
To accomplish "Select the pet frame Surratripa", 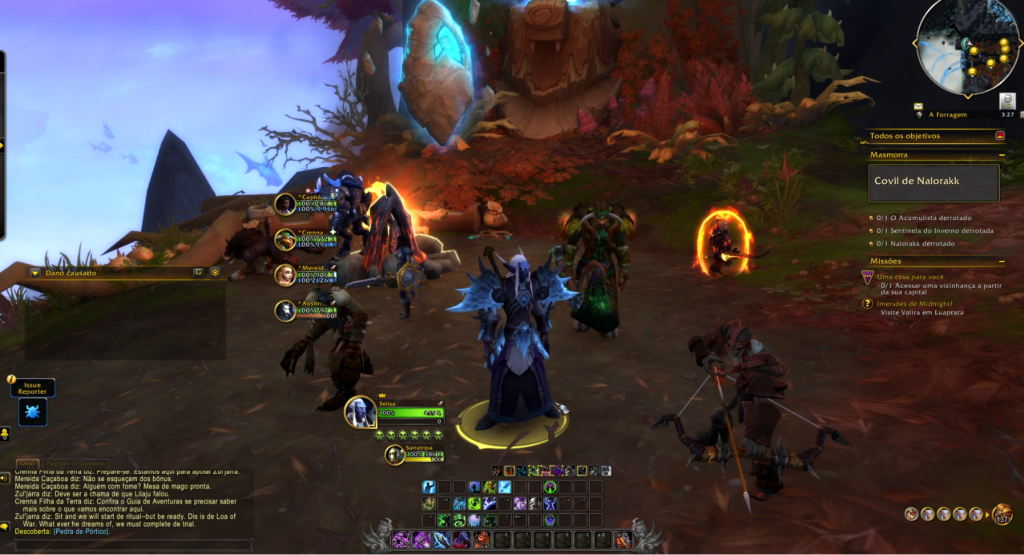I will pos(395,455).
